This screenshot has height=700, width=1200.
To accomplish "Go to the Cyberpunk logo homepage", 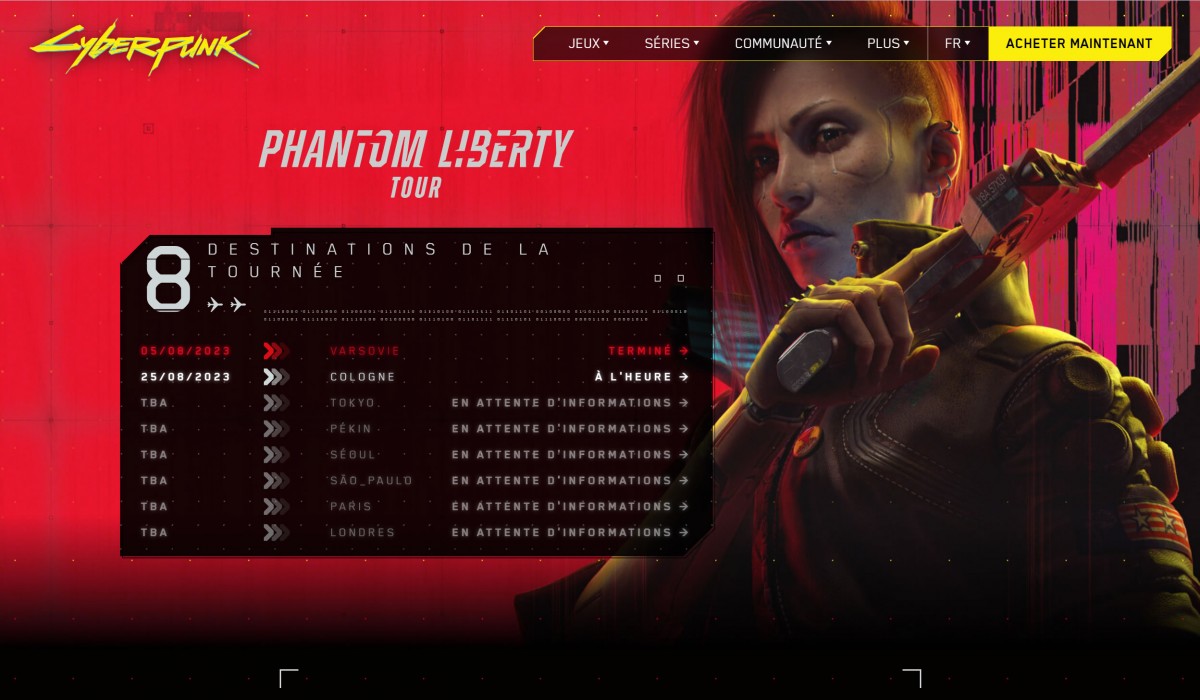I will 143,46.
